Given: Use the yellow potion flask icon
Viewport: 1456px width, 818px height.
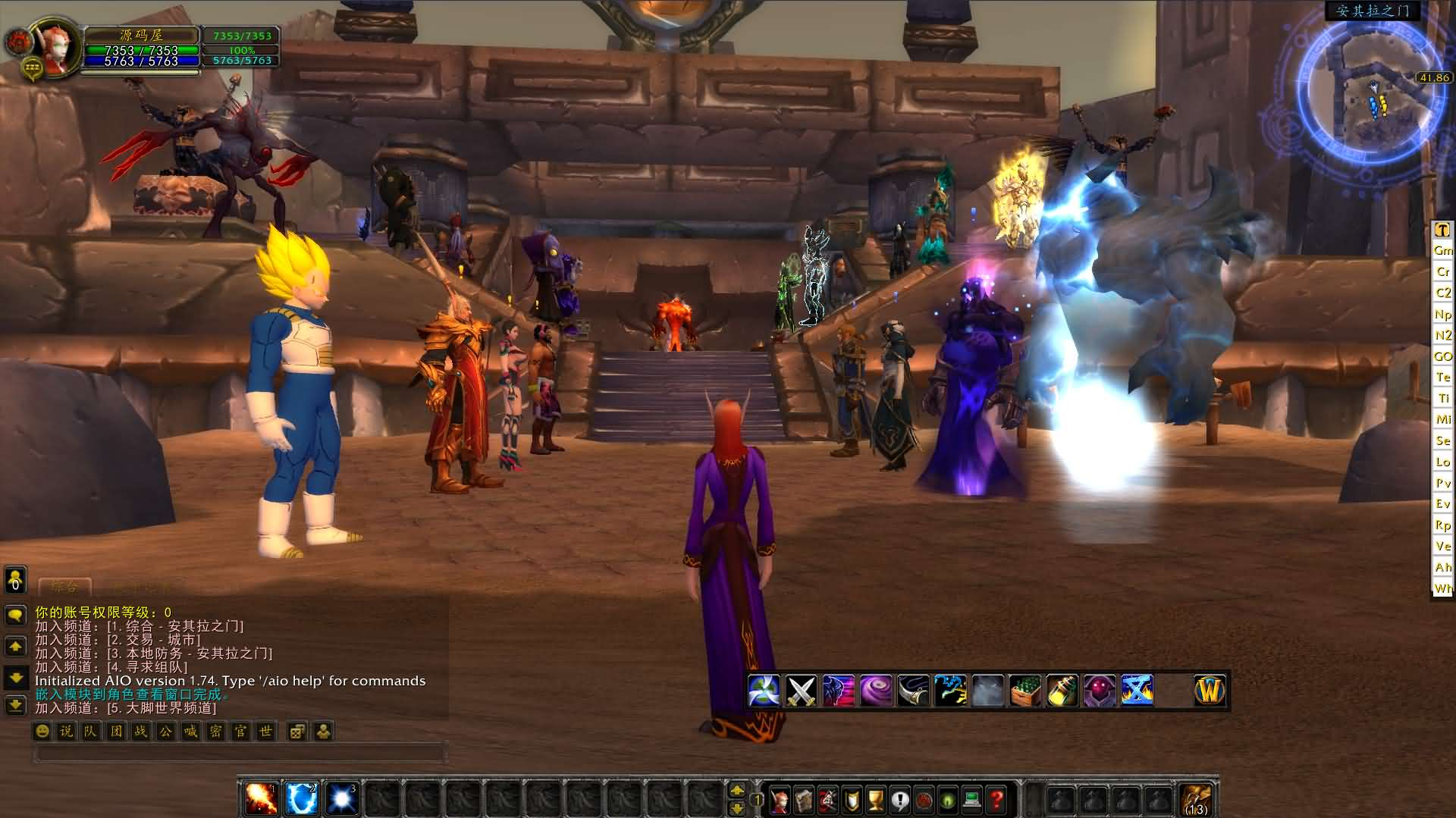Looking at the screenshot, I should tap(1062, 691).
